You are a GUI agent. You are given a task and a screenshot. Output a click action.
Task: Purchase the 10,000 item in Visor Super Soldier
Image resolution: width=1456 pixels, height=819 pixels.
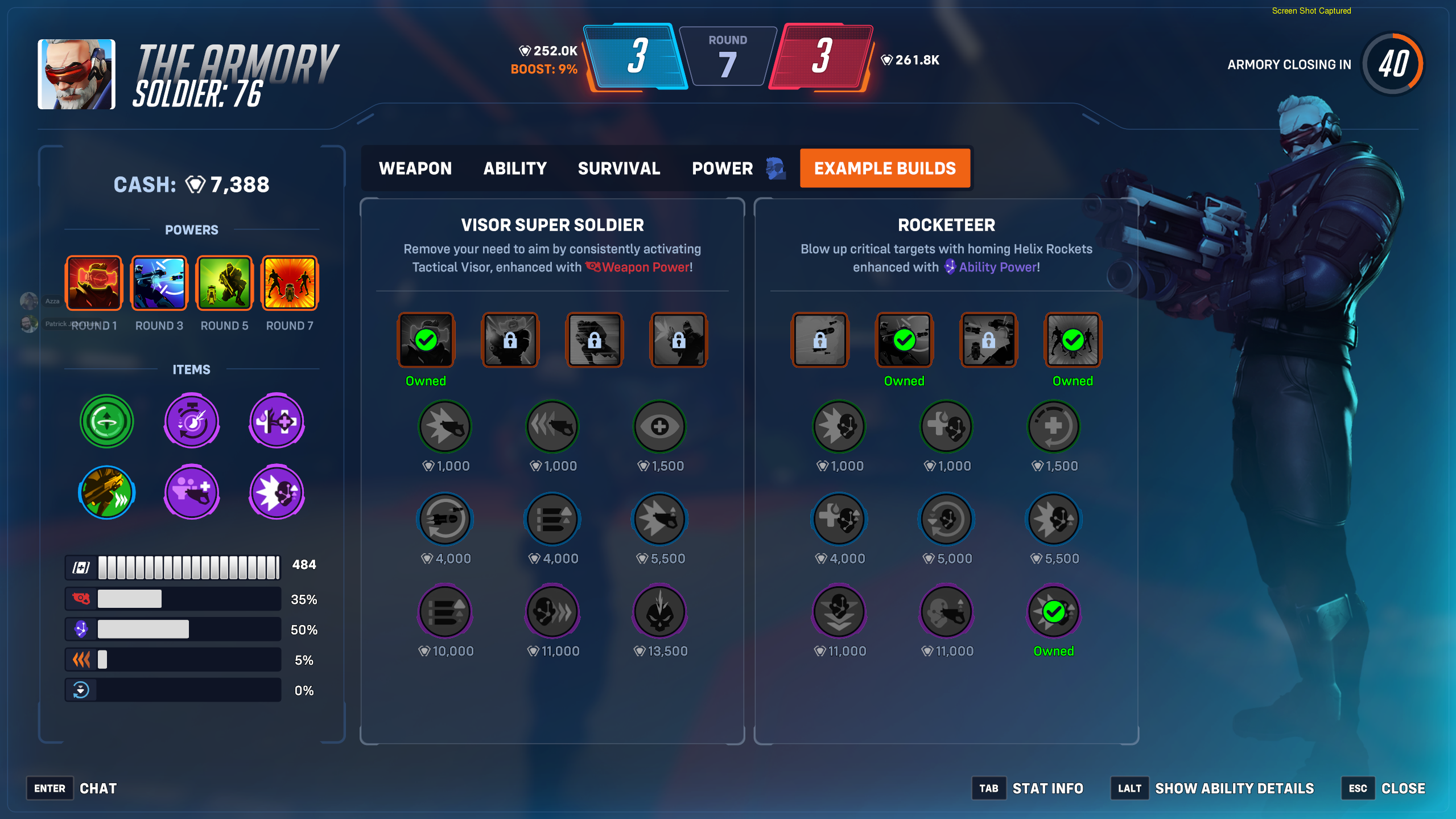point(445,612)
